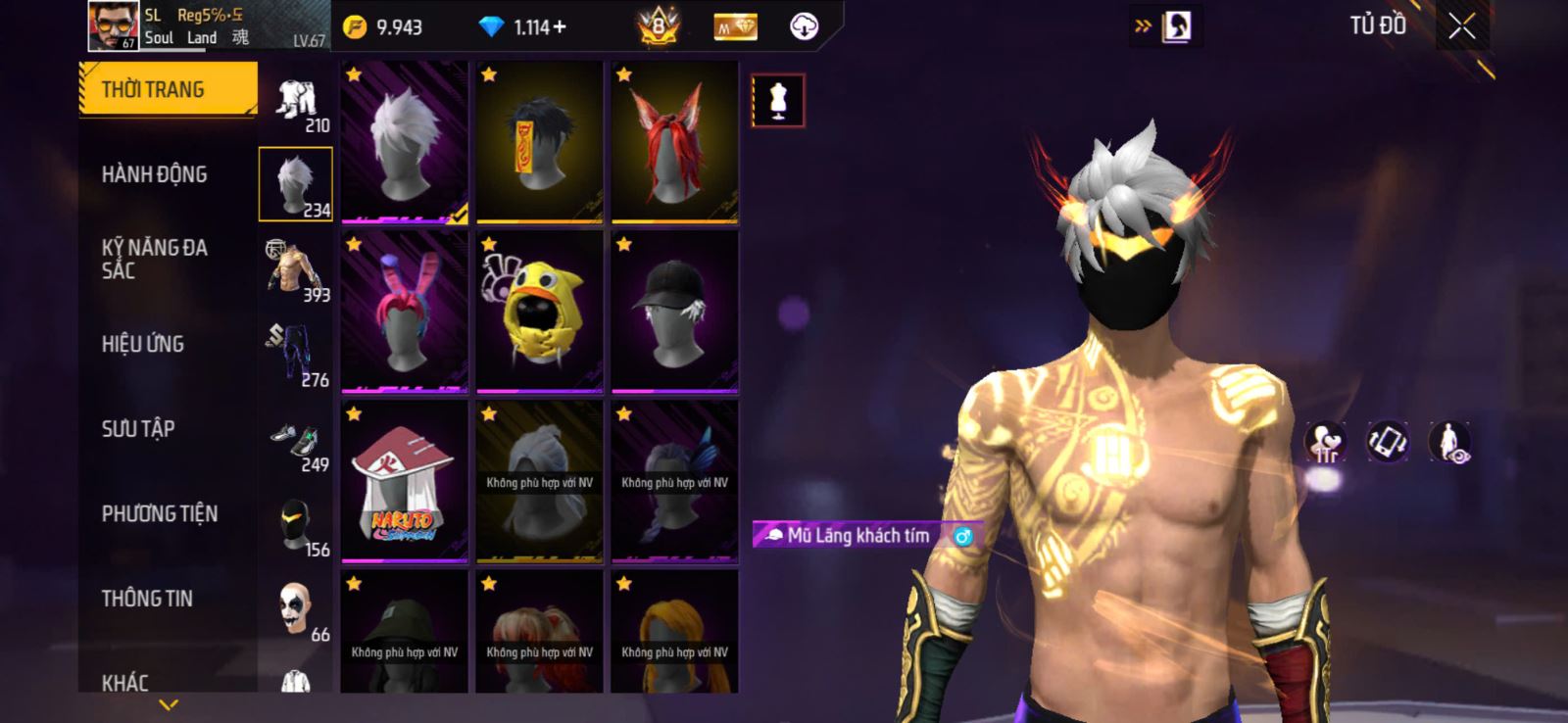Click the mannequin outfit preset icon
The image size is (1568, 723).
pyautogui.click(x=778, y=101)
